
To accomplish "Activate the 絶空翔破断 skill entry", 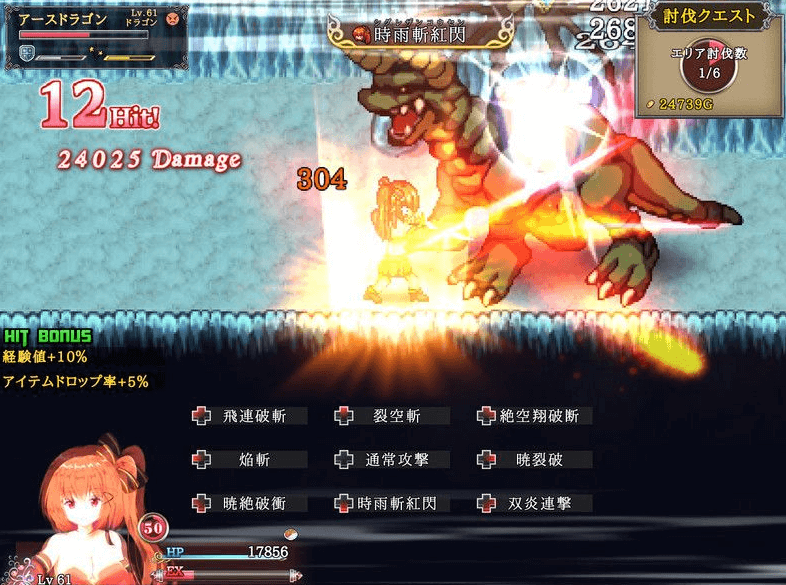I will click(538, 416).
